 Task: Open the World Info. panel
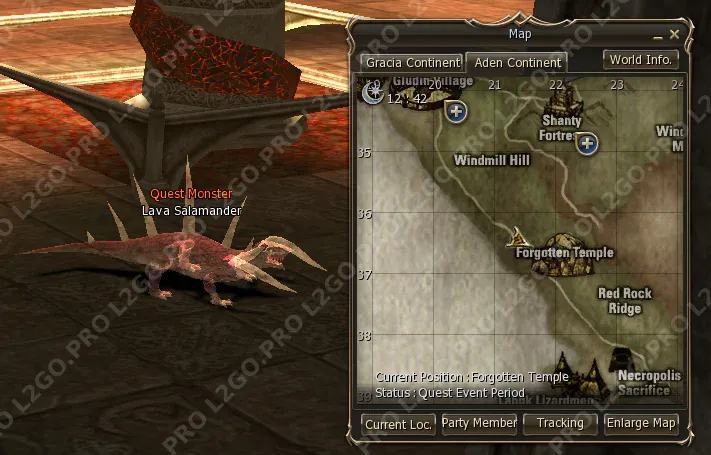[641, 60]
